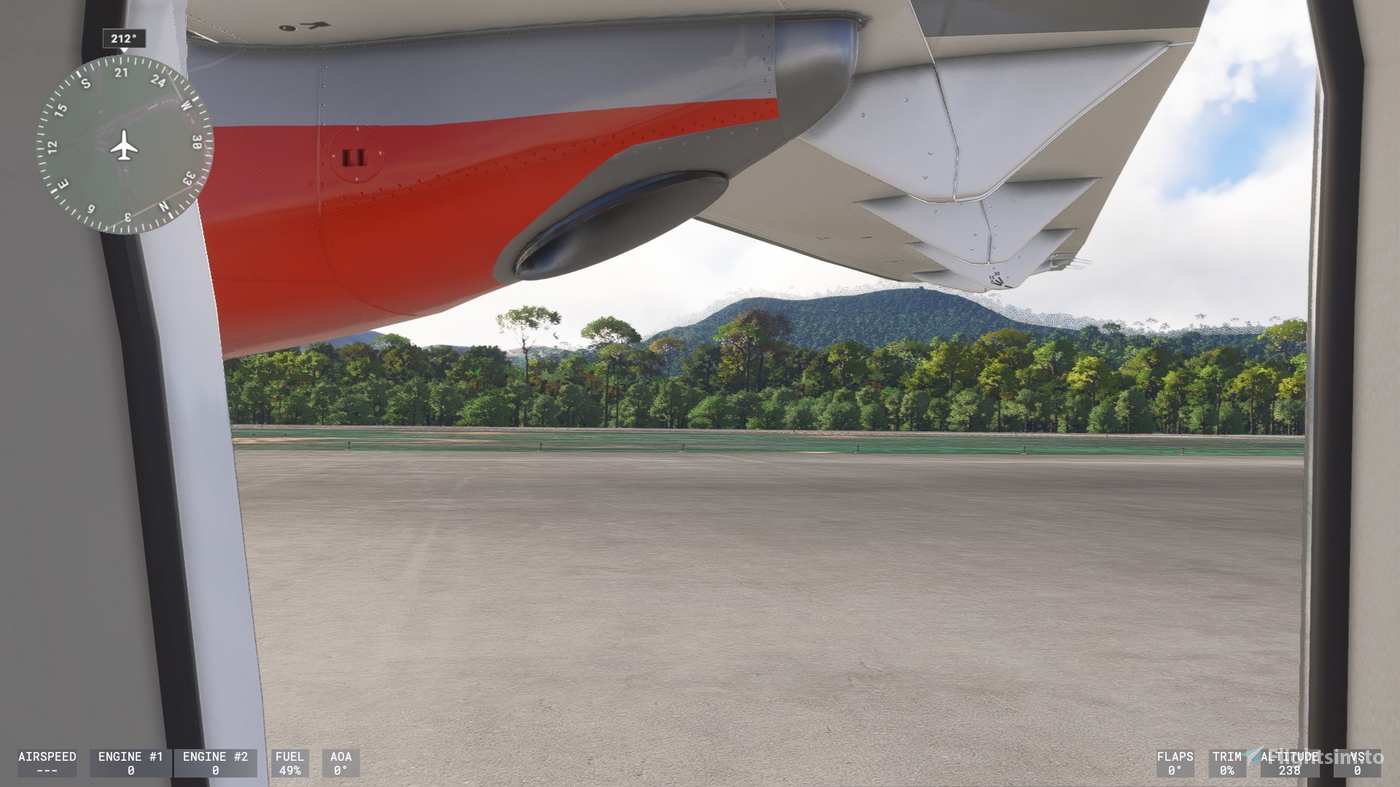Toggle the AIRSPEED readout display
The image size is (1400, 787).
coord(47,764)
